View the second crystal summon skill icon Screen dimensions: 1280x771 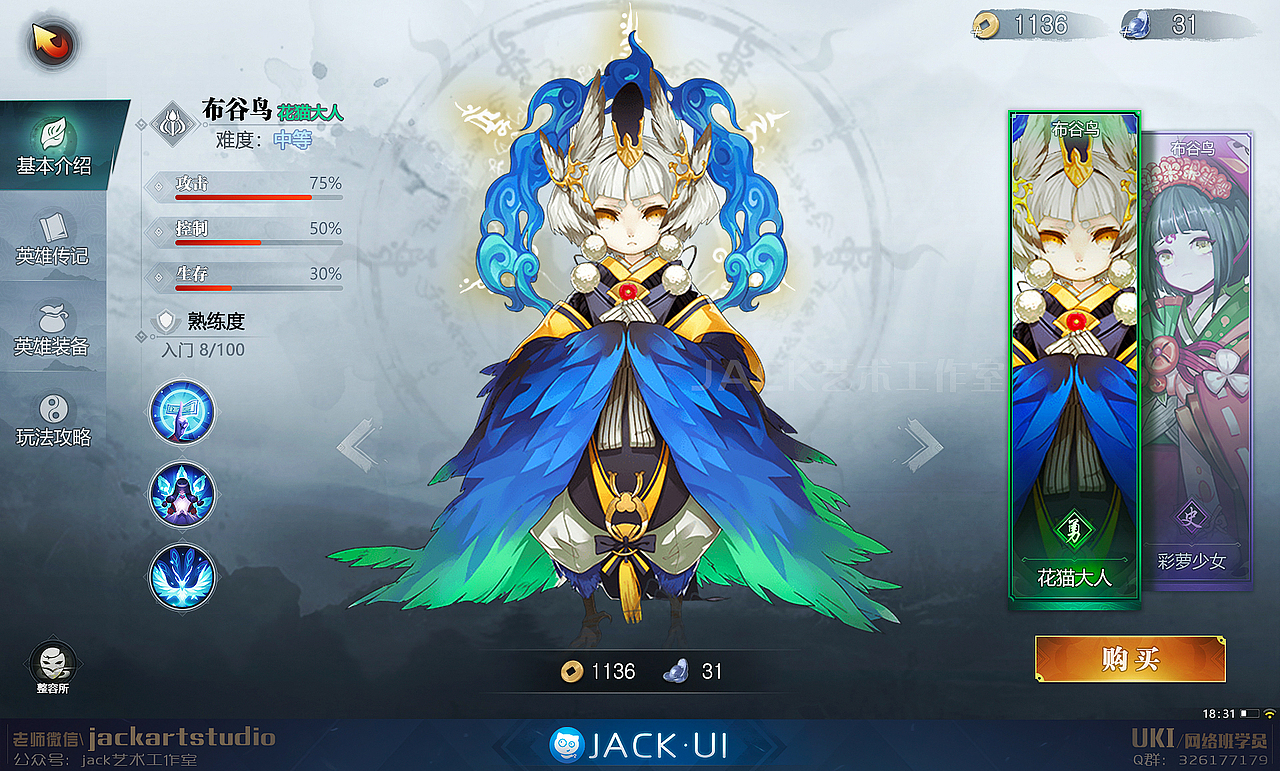coord(181,494)
